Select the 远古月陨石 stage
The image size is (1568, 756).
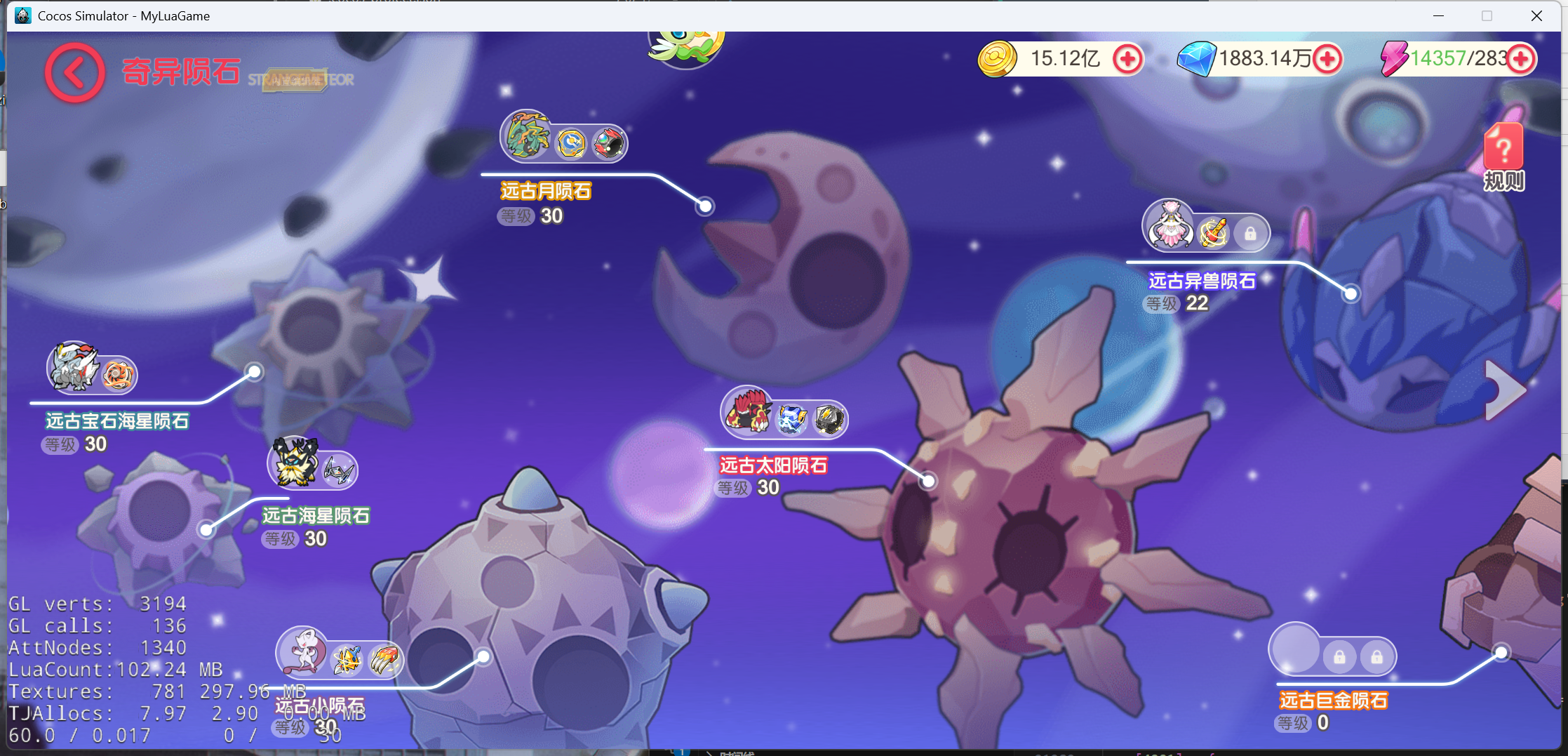(546, 191)
